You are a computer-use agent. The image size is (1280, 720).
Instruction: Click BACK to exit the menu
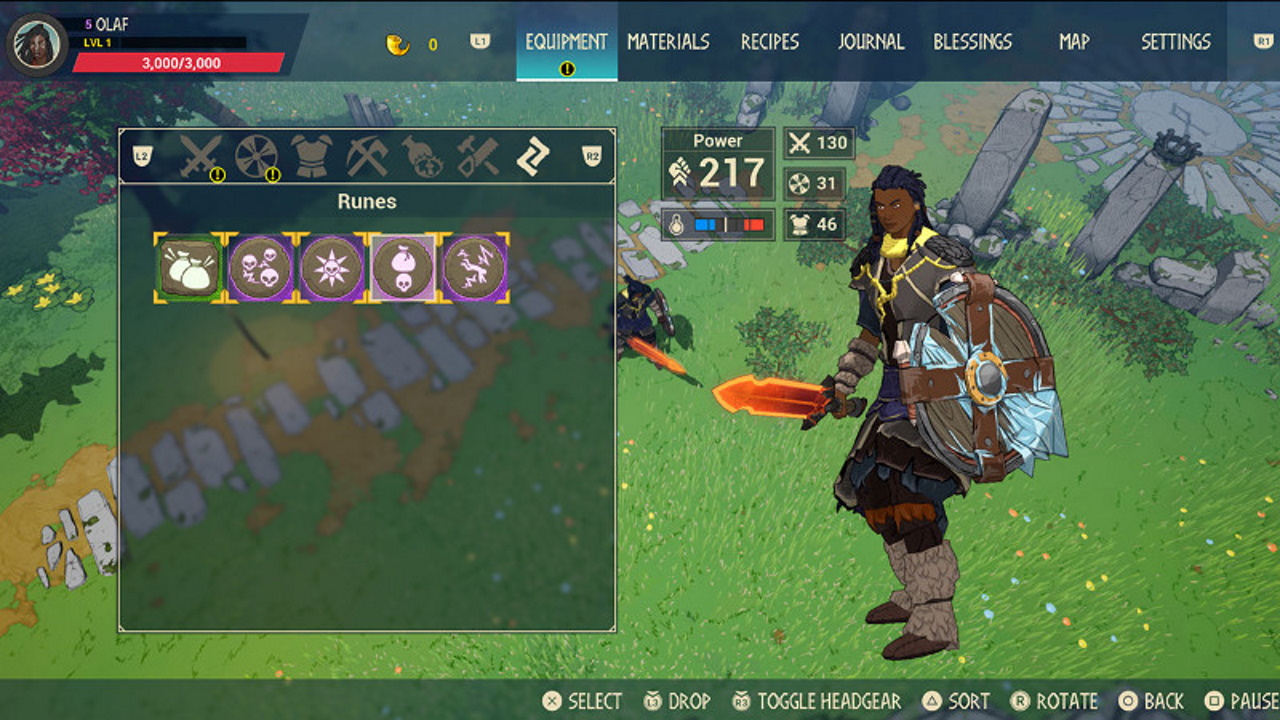tap(1152, 701)
